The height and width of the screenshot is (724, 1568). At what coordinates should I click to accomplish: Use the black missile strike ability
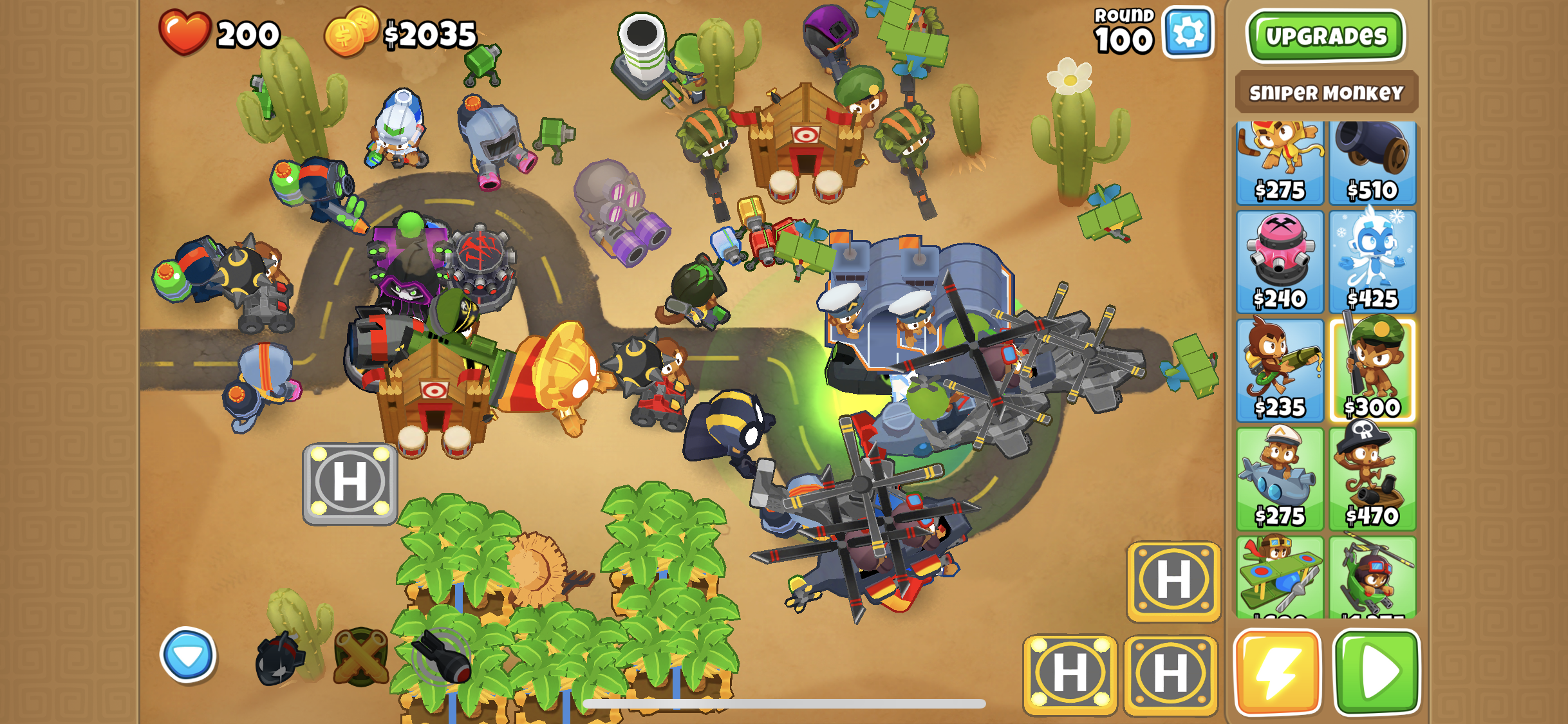coord(442,657)
